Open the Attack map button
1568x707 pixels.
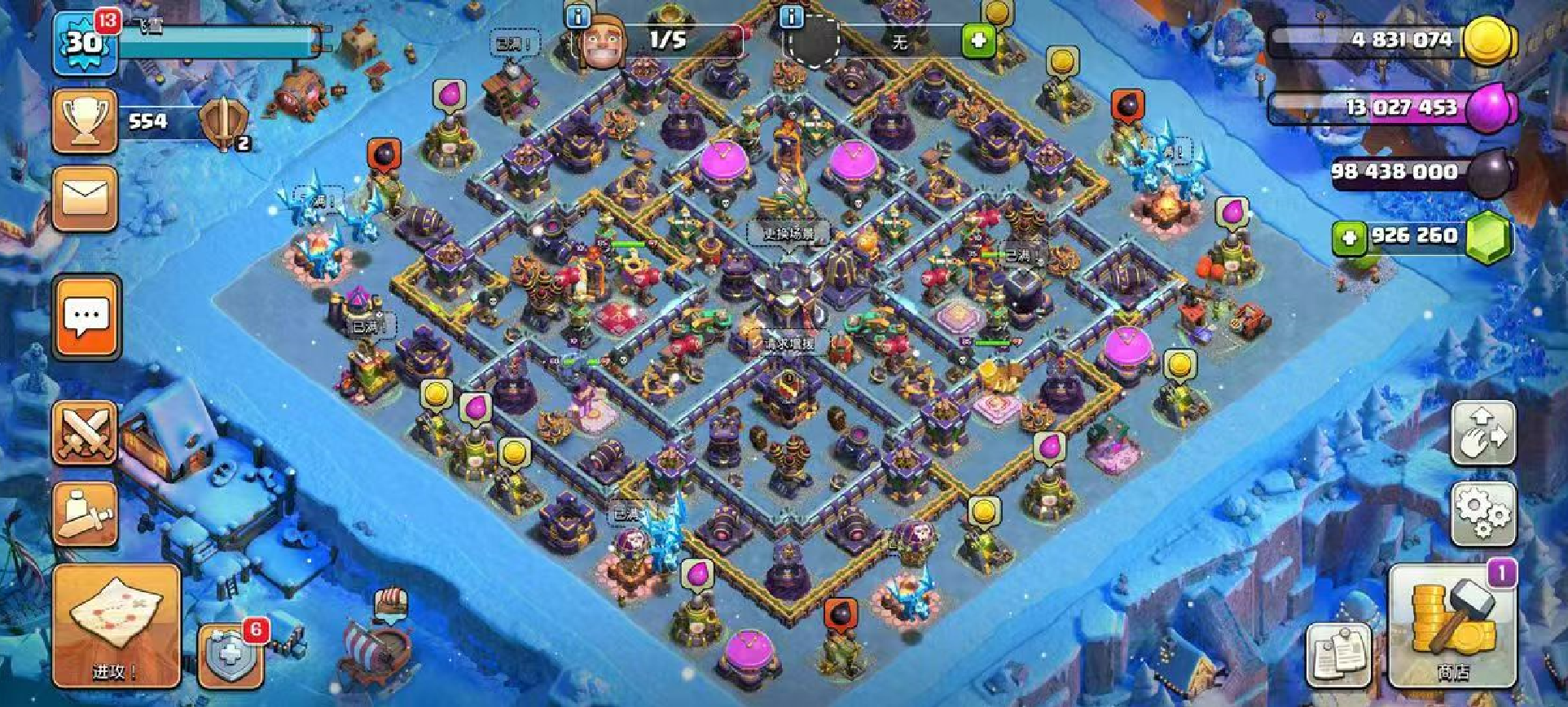tap(116, 626)
